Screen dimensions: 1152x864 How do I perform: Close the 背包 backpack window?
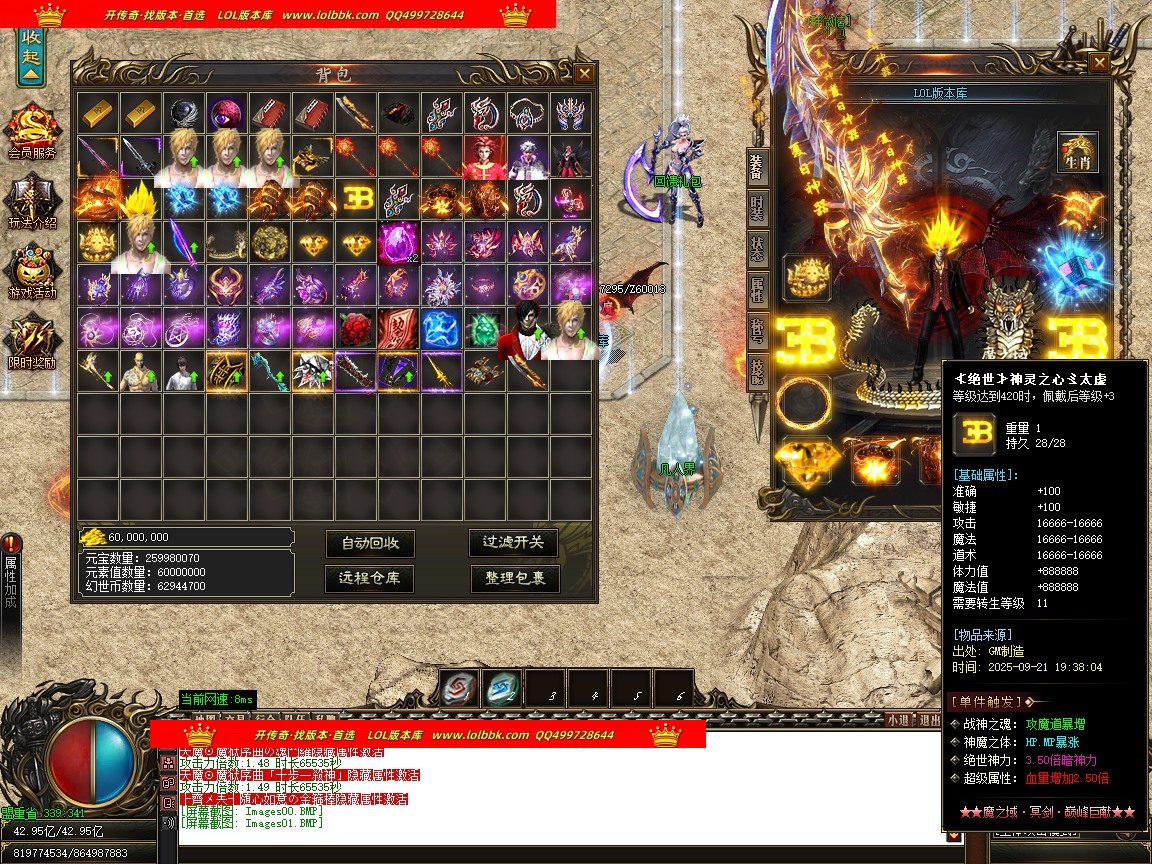coord(584,73)
